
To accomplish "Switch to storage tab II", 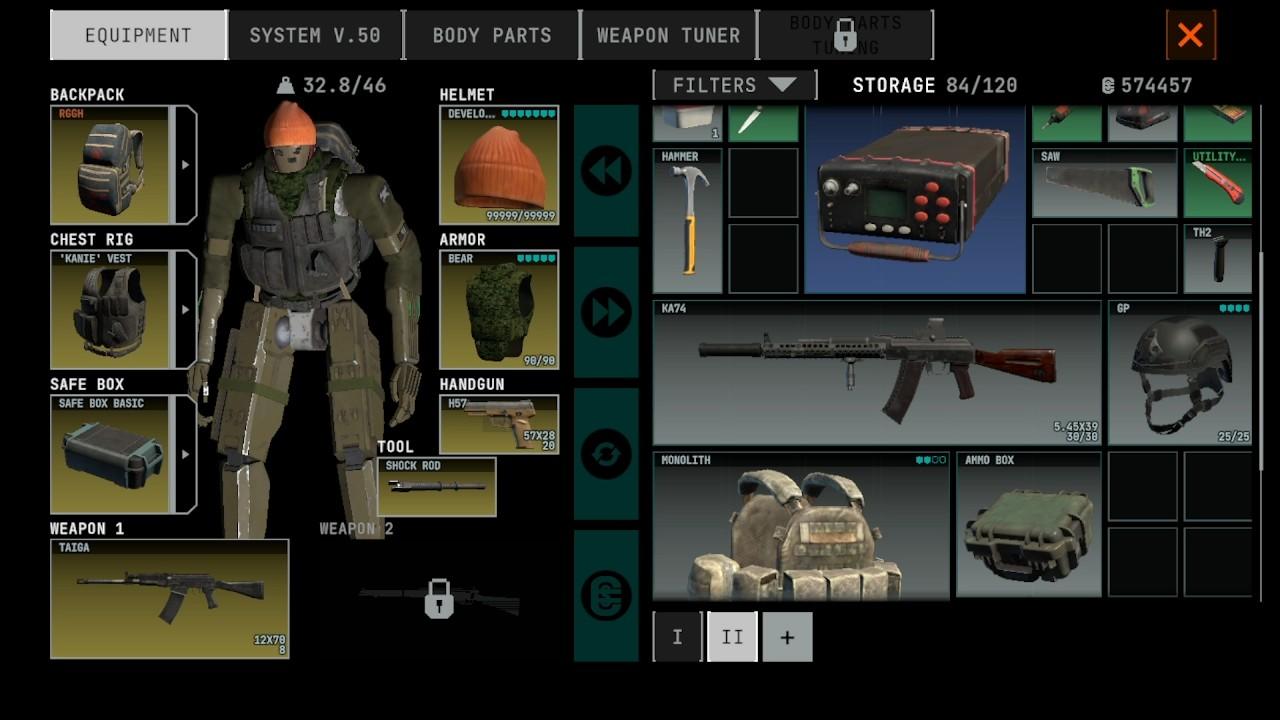I will click(x=732, y=636).
